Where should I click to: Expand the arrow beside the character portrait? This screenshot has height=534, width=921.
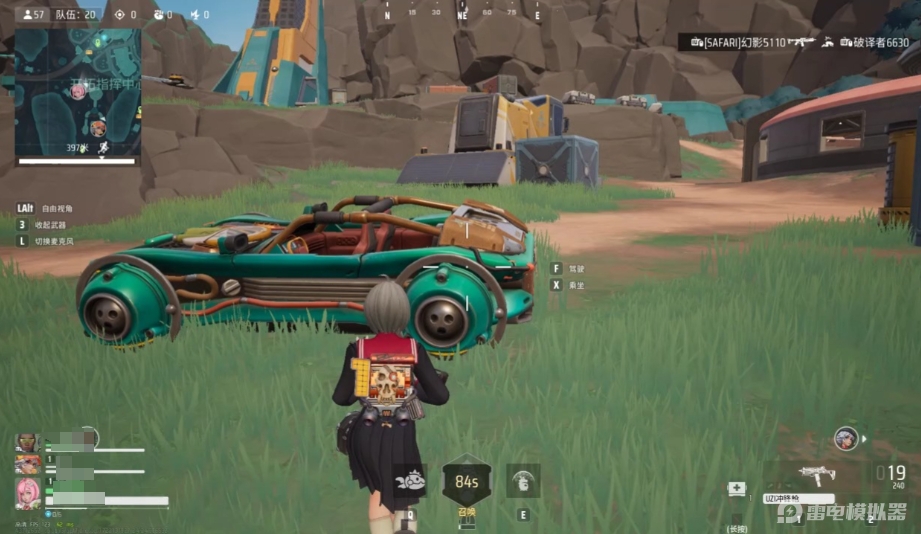[864, 438]
